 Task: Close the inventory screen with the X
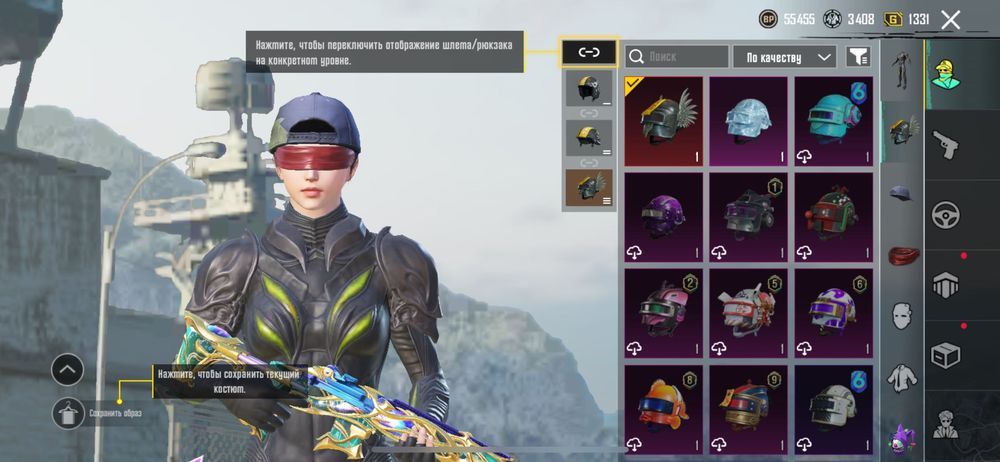tap(951, 19)
